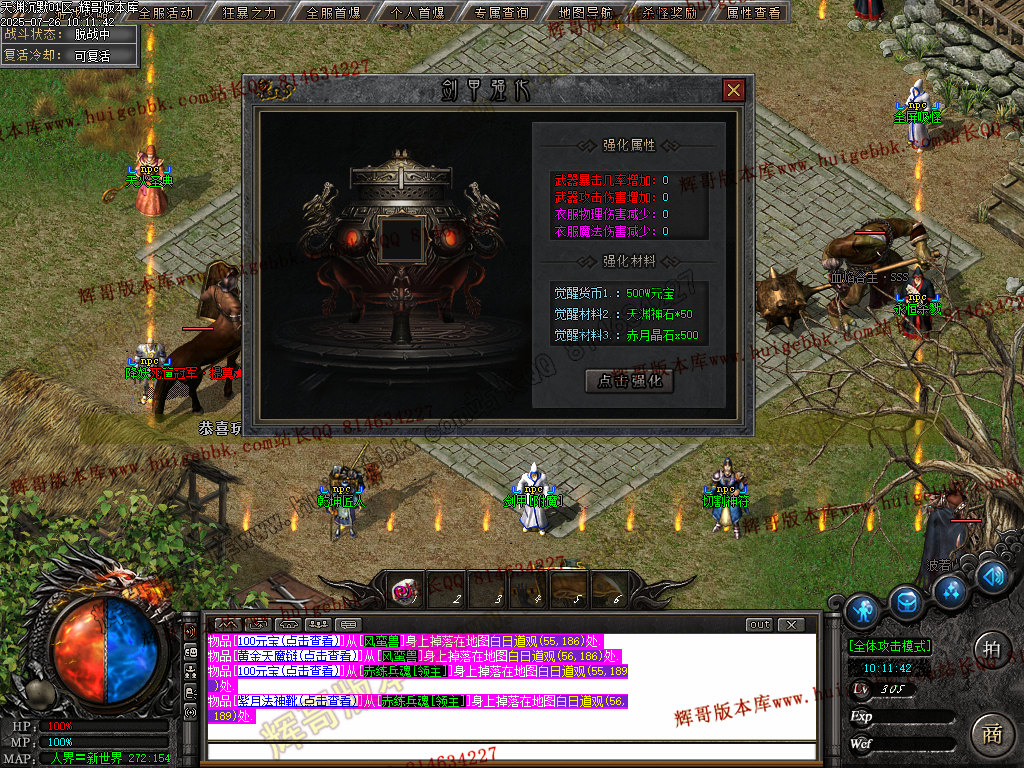Viewport: 1024px width, 768px height.
Task: Open the 全服活动 server events menu
Action: point(165,13)
